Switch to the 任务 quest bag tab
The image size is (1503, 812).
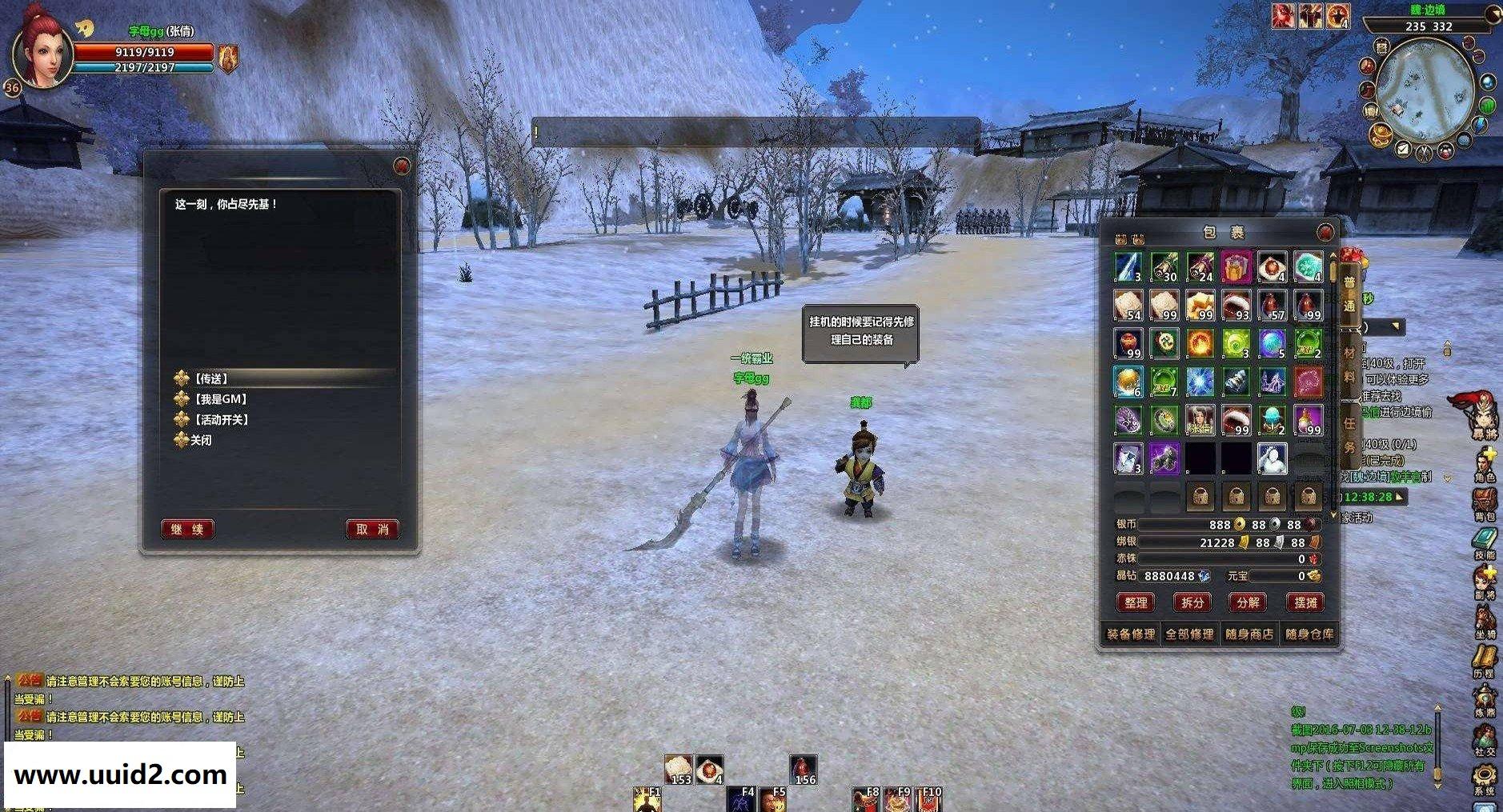(x=1349, y=434)
